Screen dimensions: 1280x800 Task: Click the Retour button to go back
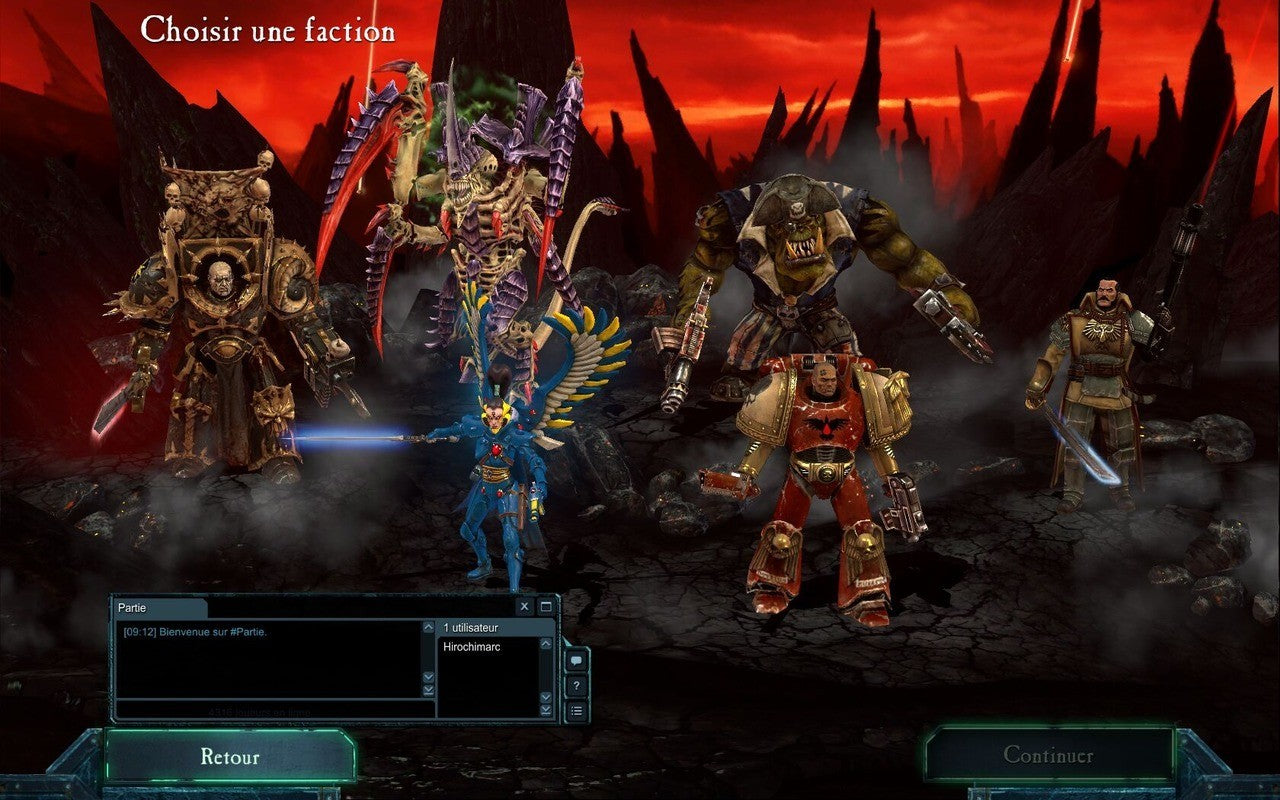(x=229, y=756)
